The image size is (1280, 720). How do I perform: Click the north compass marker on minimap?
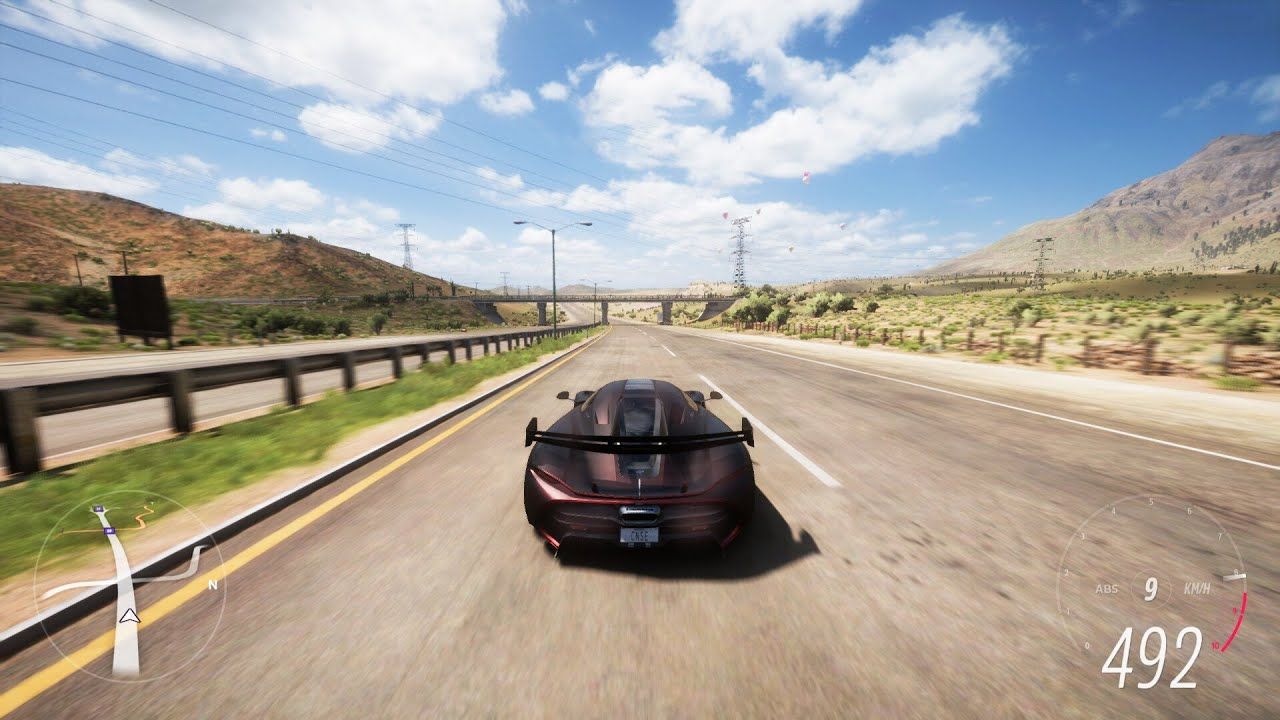(212, 586)
